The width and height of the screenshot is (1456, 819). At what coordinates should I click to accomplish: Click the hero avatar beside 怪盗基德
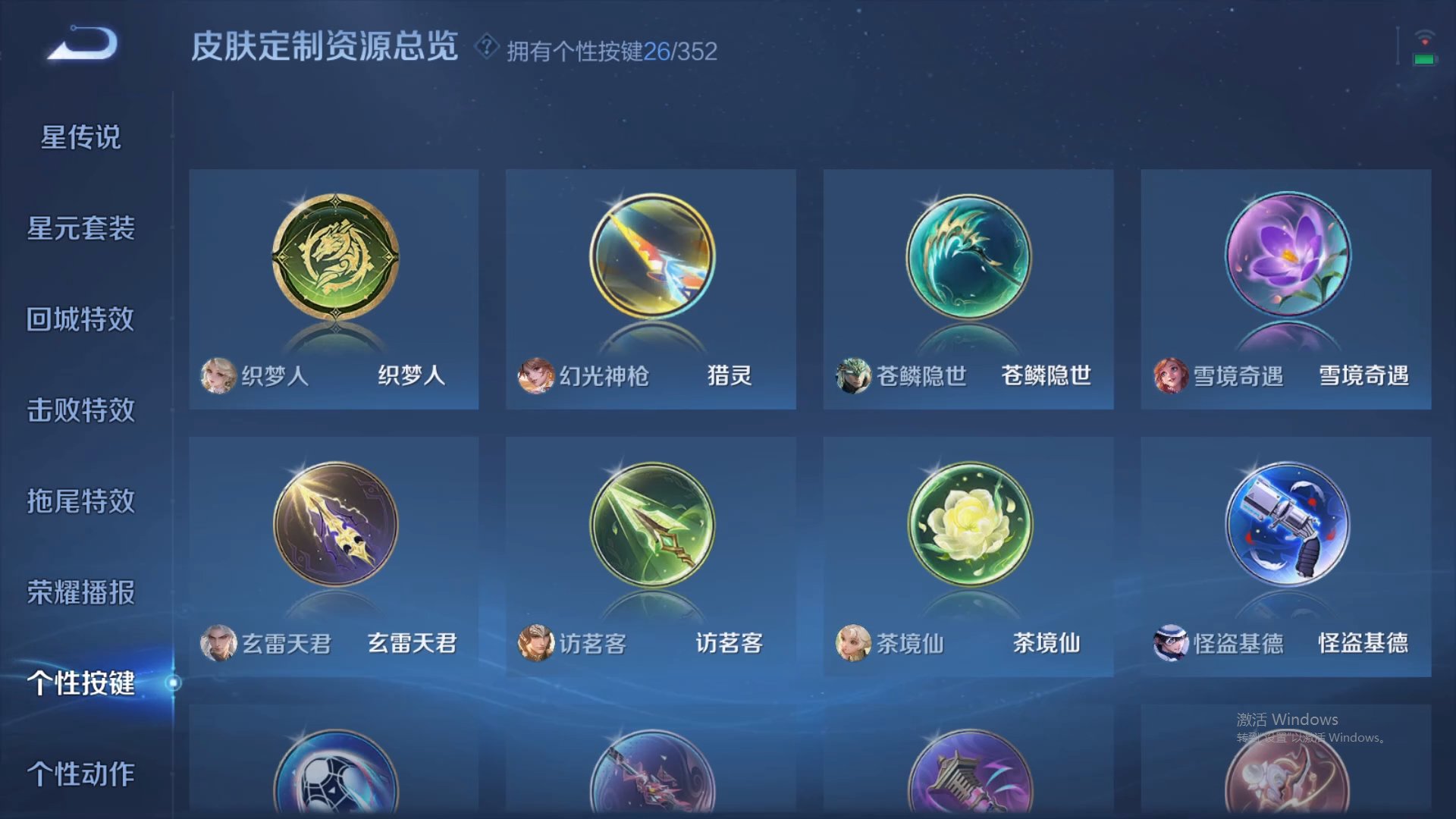pos(1169,642)
